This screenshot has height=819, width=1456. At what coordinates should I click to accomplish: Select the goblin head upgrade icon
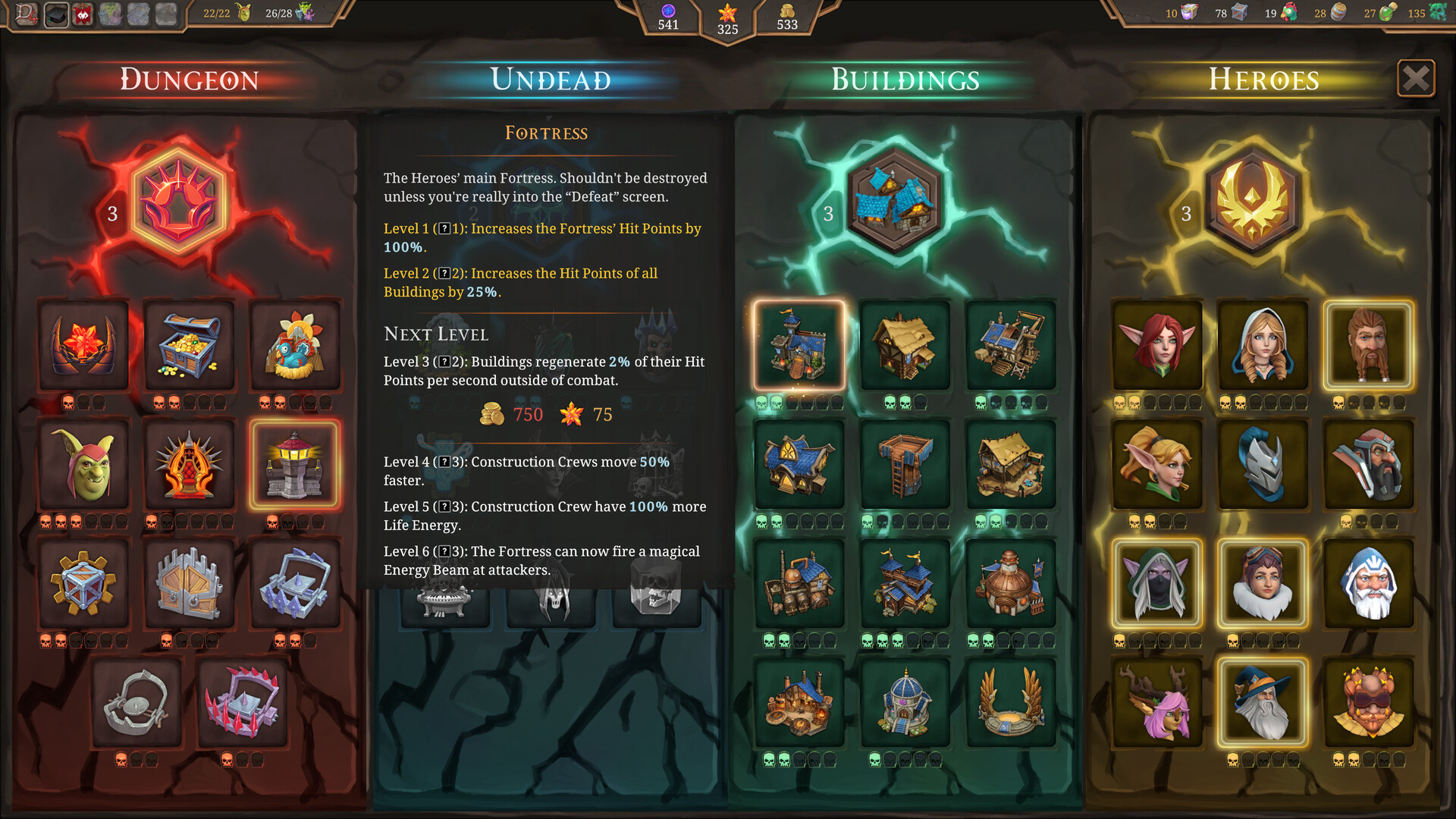click(x=83, y=463)
